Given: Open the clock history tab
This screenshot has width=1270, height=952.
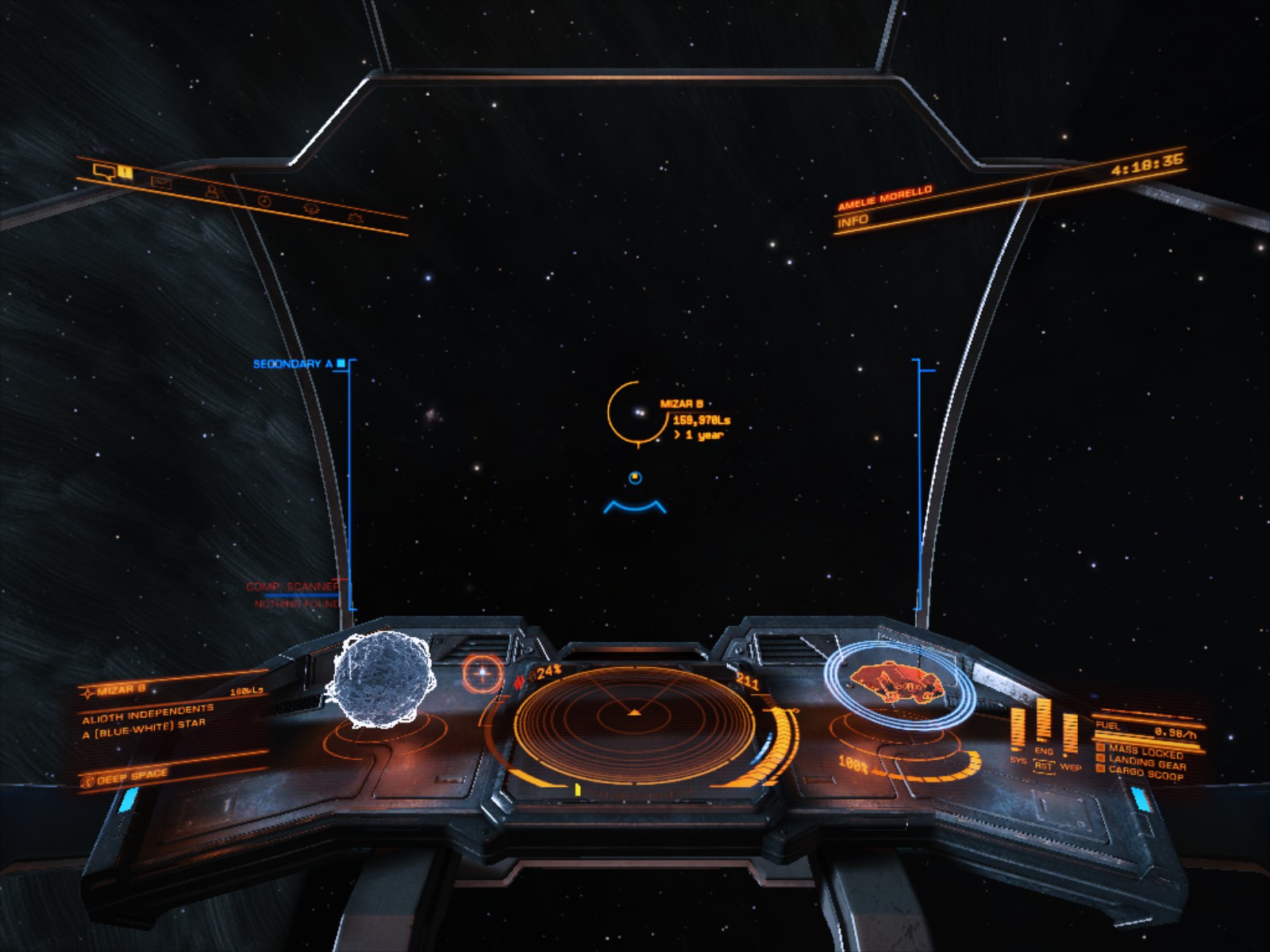Looking at the screenshot, I should point(264,202).
